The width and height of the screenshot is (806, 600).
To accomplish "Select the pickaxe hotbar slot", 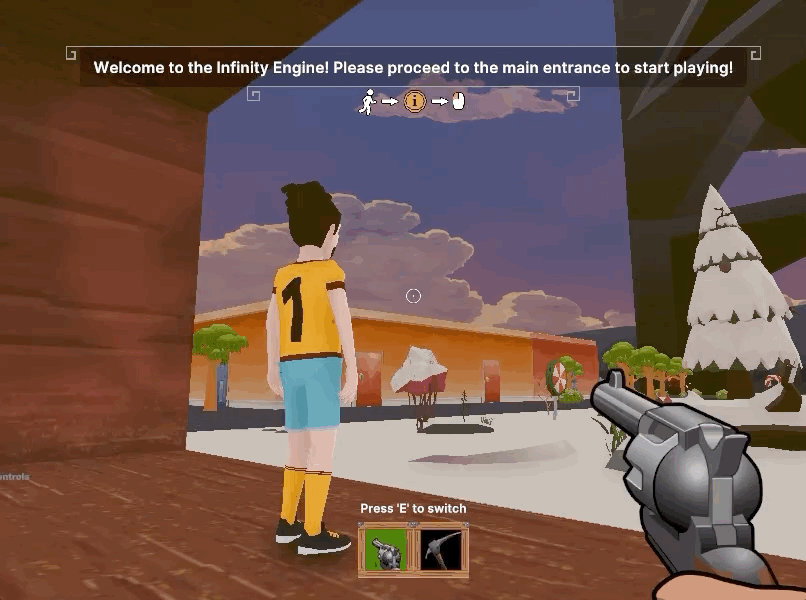I will pyautogui.click(x=440, y=551).
